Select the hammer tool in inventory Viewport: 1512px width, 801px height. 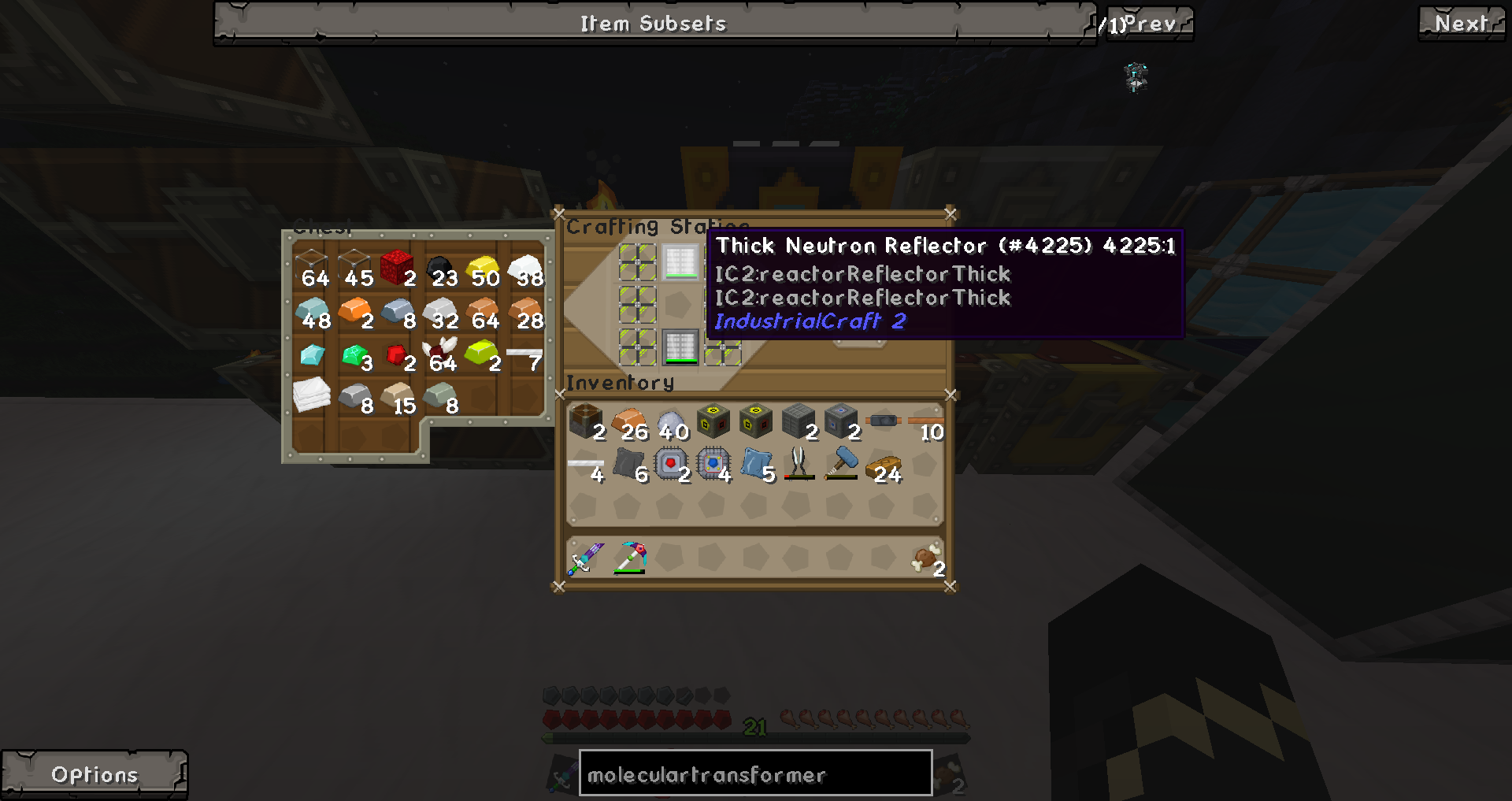[x=841, y=463]
